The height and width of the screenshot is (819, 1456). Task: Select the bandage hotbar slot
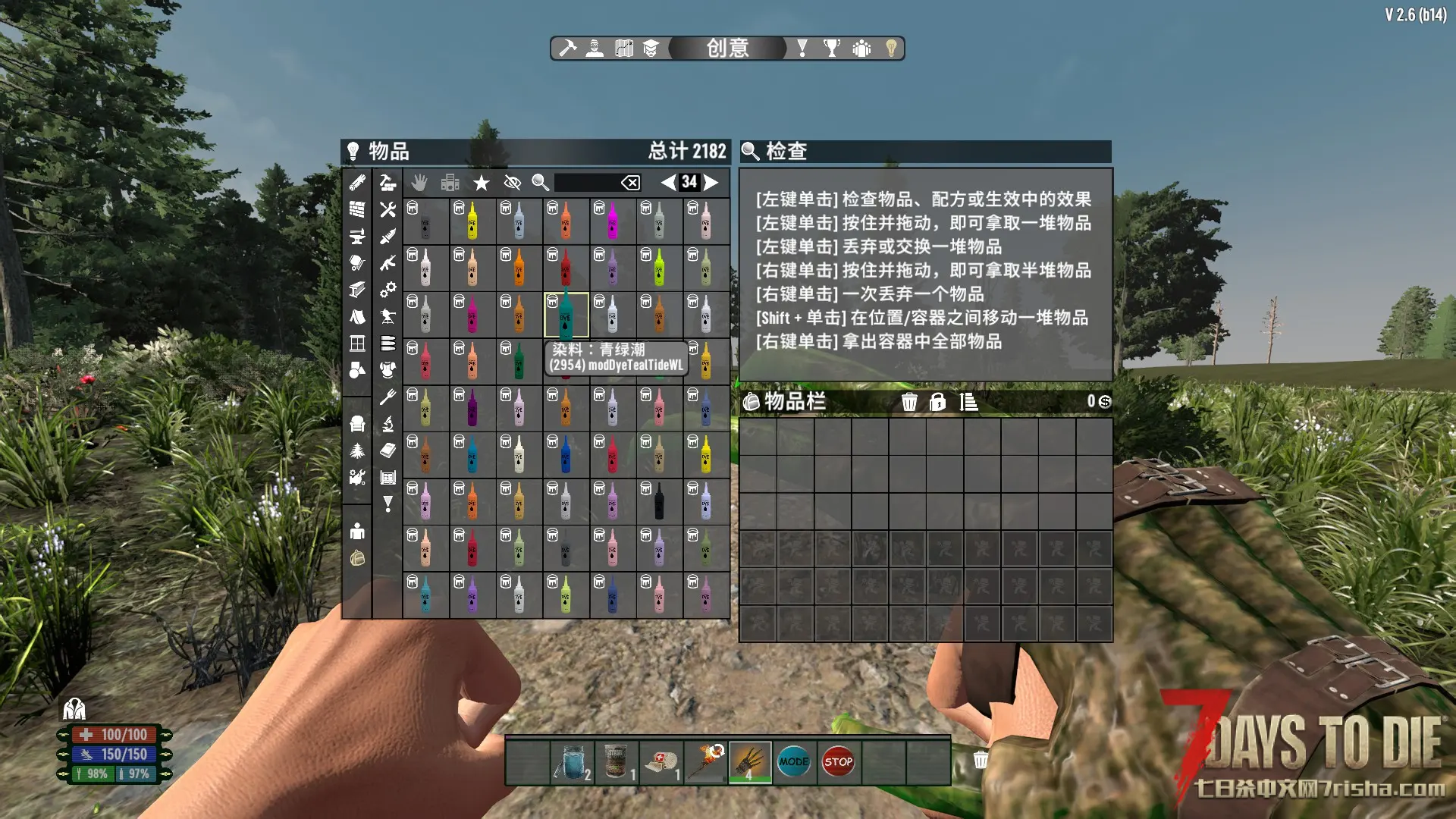pyautogui.click(x=661, y=762)
